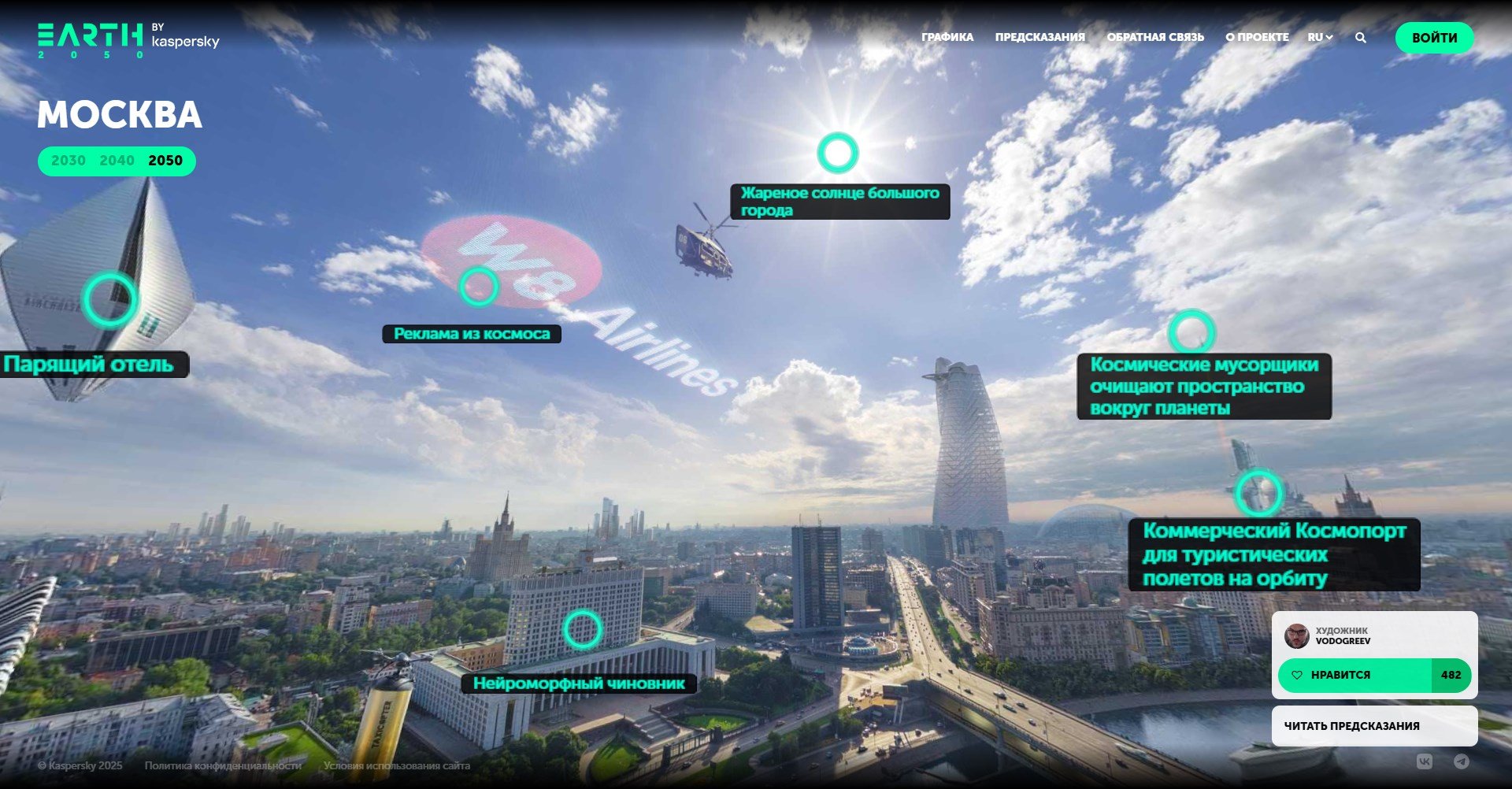Open the Earth 2050 logo home link
Image resolution: width=1512 pixels, height=789 pixels.
(91, 41)
